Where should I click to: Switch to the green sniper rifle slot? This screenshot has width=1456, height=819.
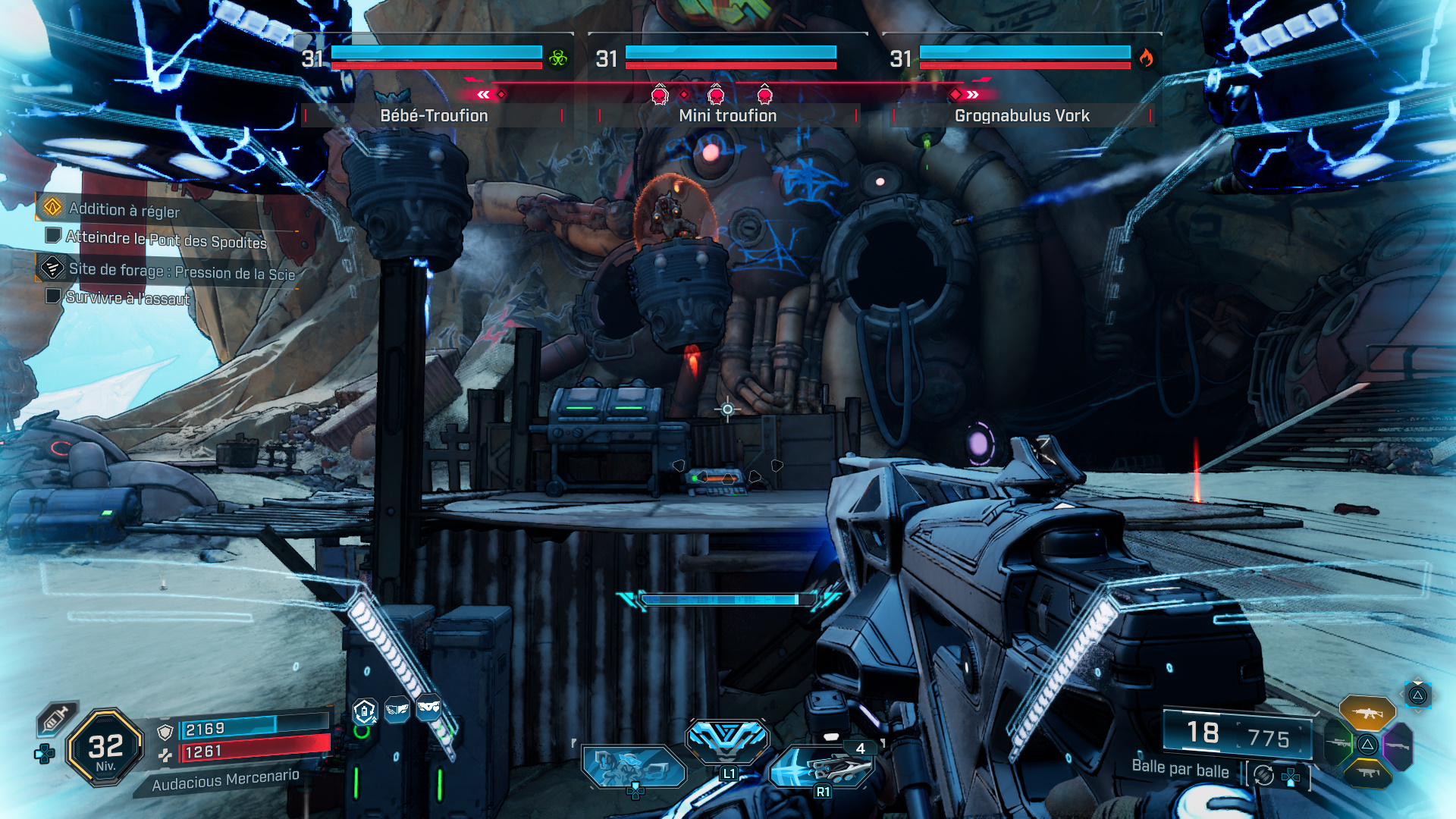[1339, 743]
